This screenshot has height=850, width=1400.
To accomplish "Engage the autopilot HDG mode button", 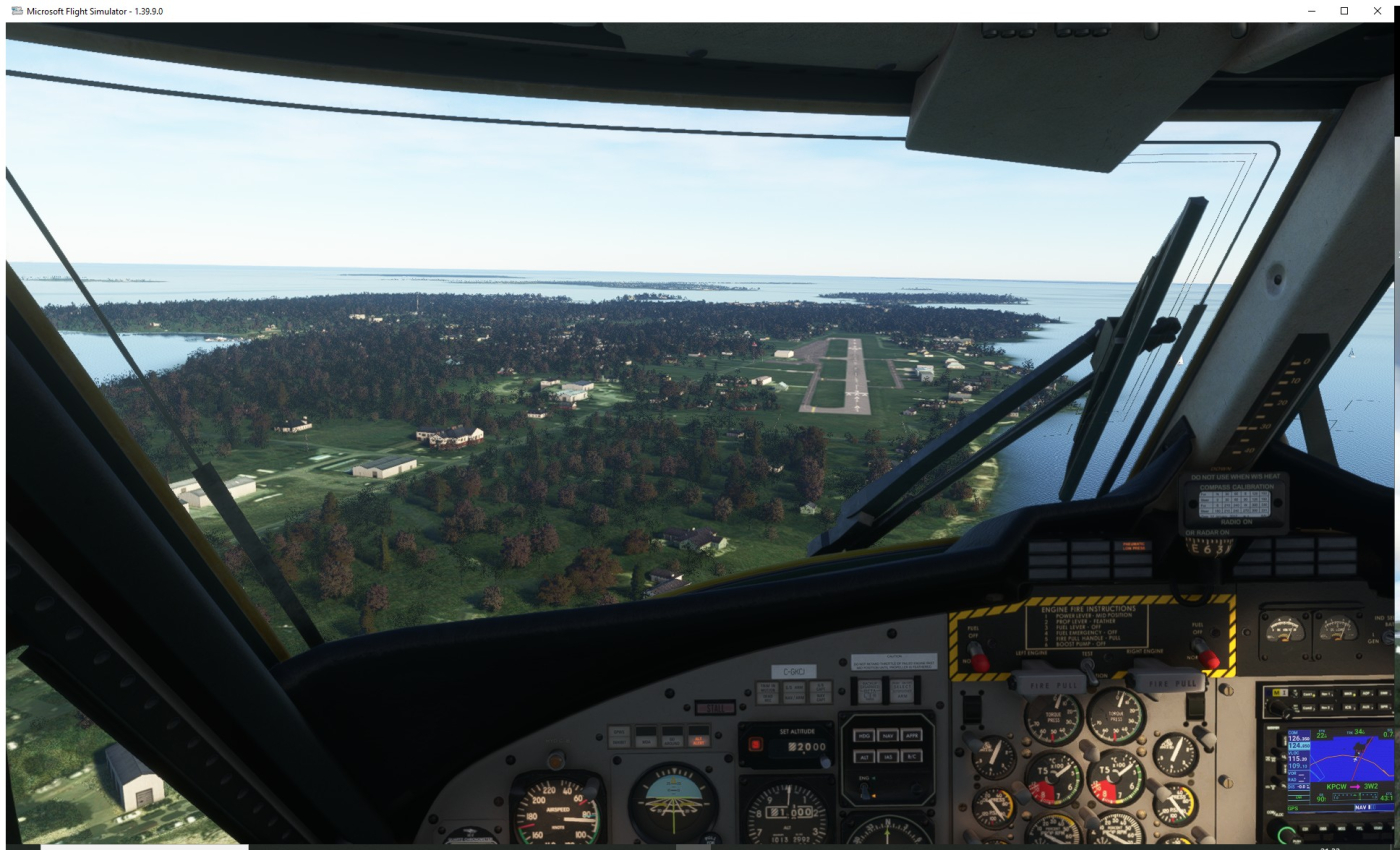I will click(864, 735).
